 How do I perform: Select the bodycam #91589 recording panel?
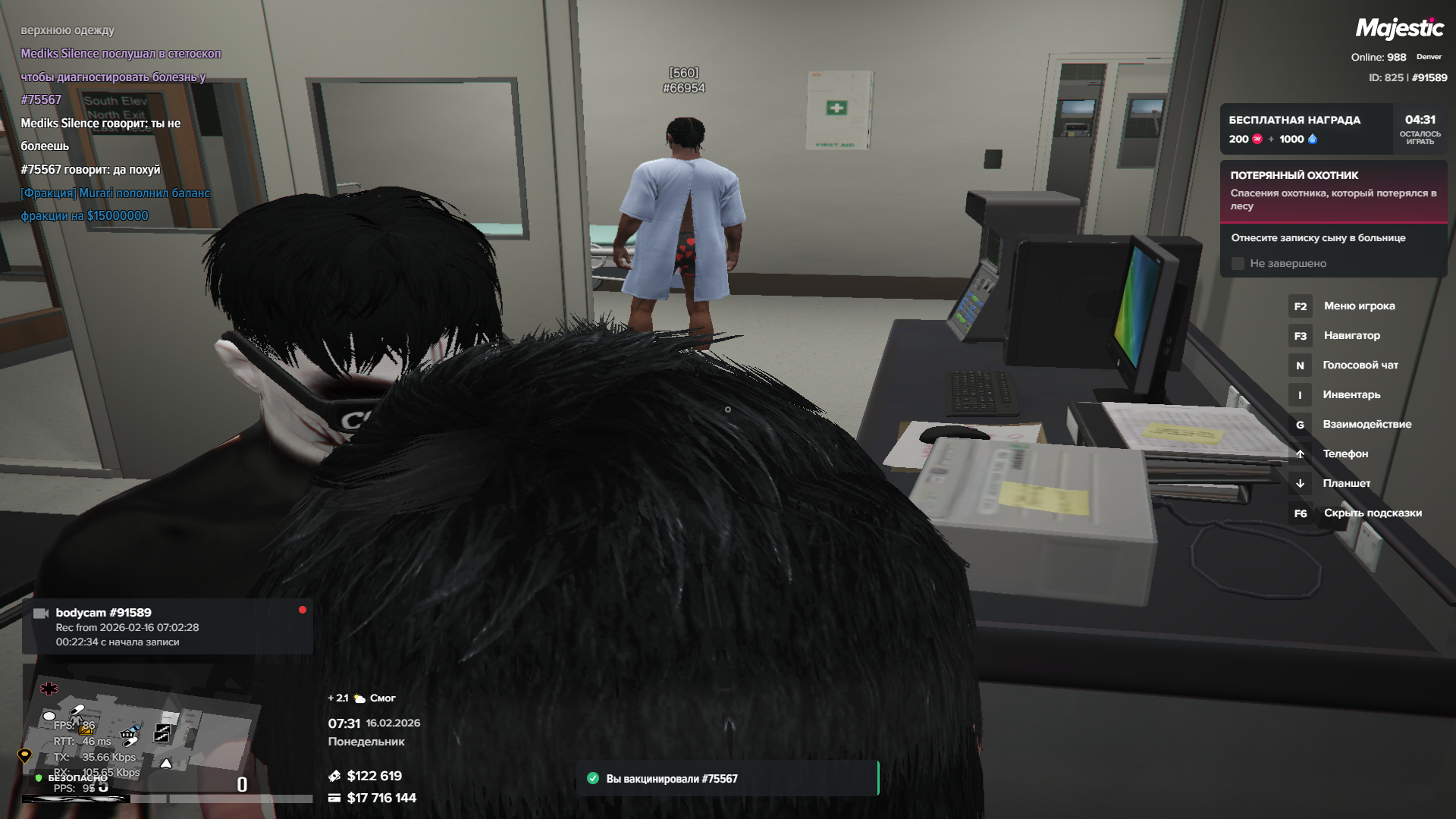click(167, 626)
